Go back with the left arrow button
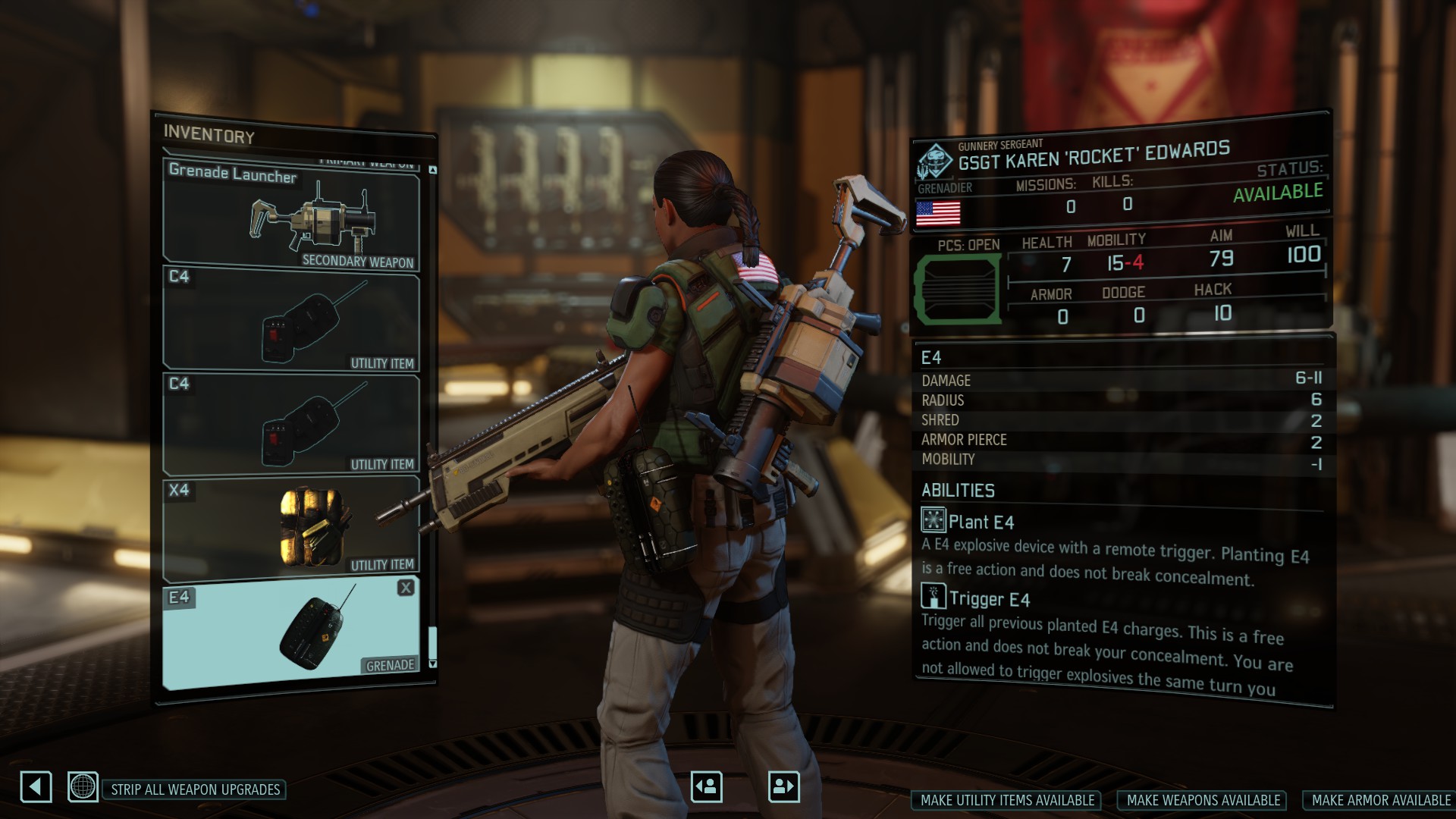 [x=36, y=786]
